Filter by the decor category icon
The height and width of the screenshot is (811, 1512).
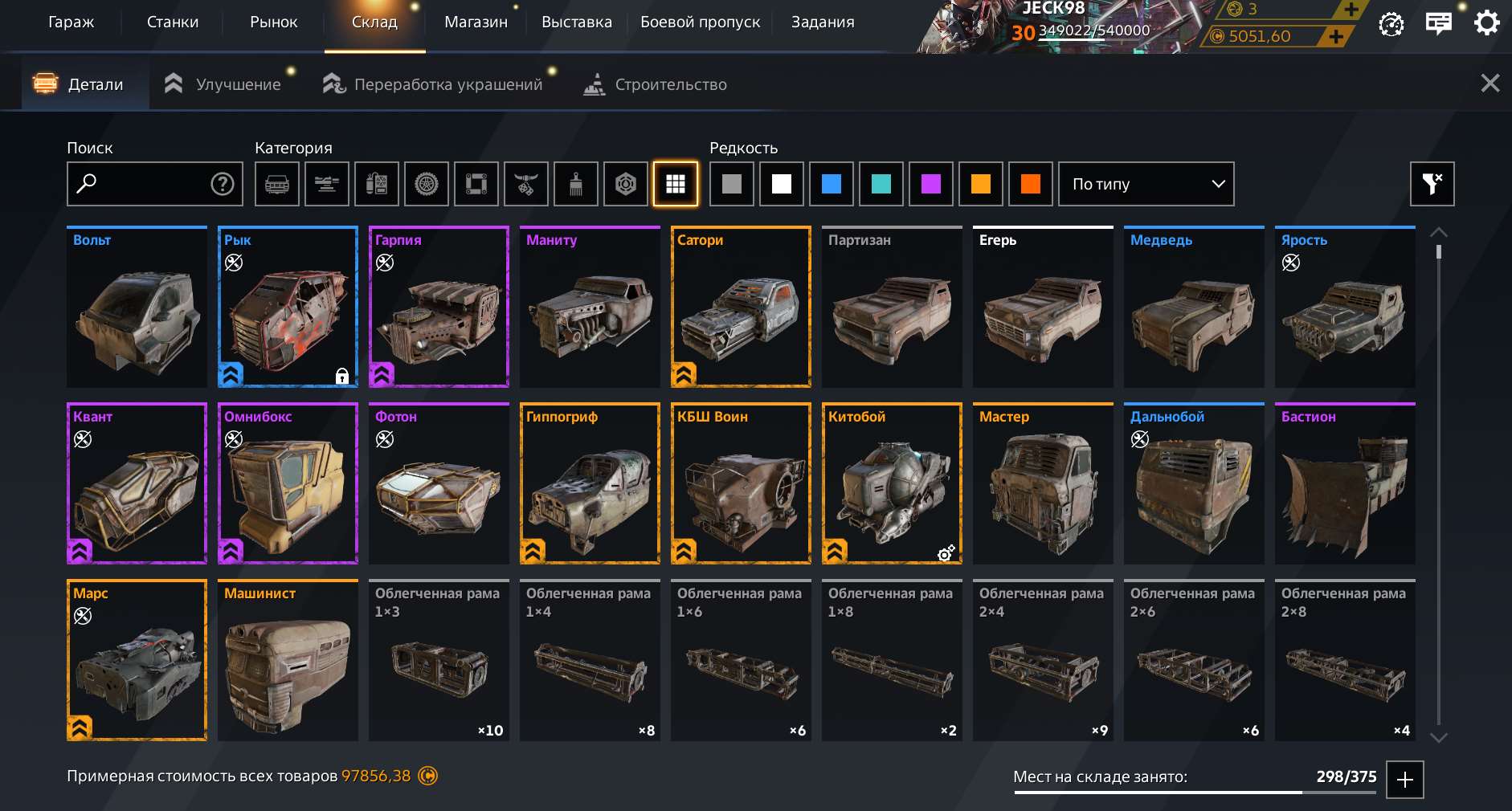click(526, 184)
